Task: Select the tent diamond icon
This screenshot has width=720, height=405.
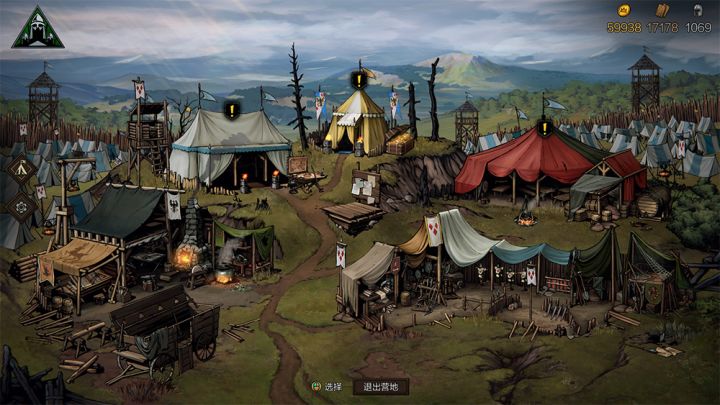Action: click(22, 168)
